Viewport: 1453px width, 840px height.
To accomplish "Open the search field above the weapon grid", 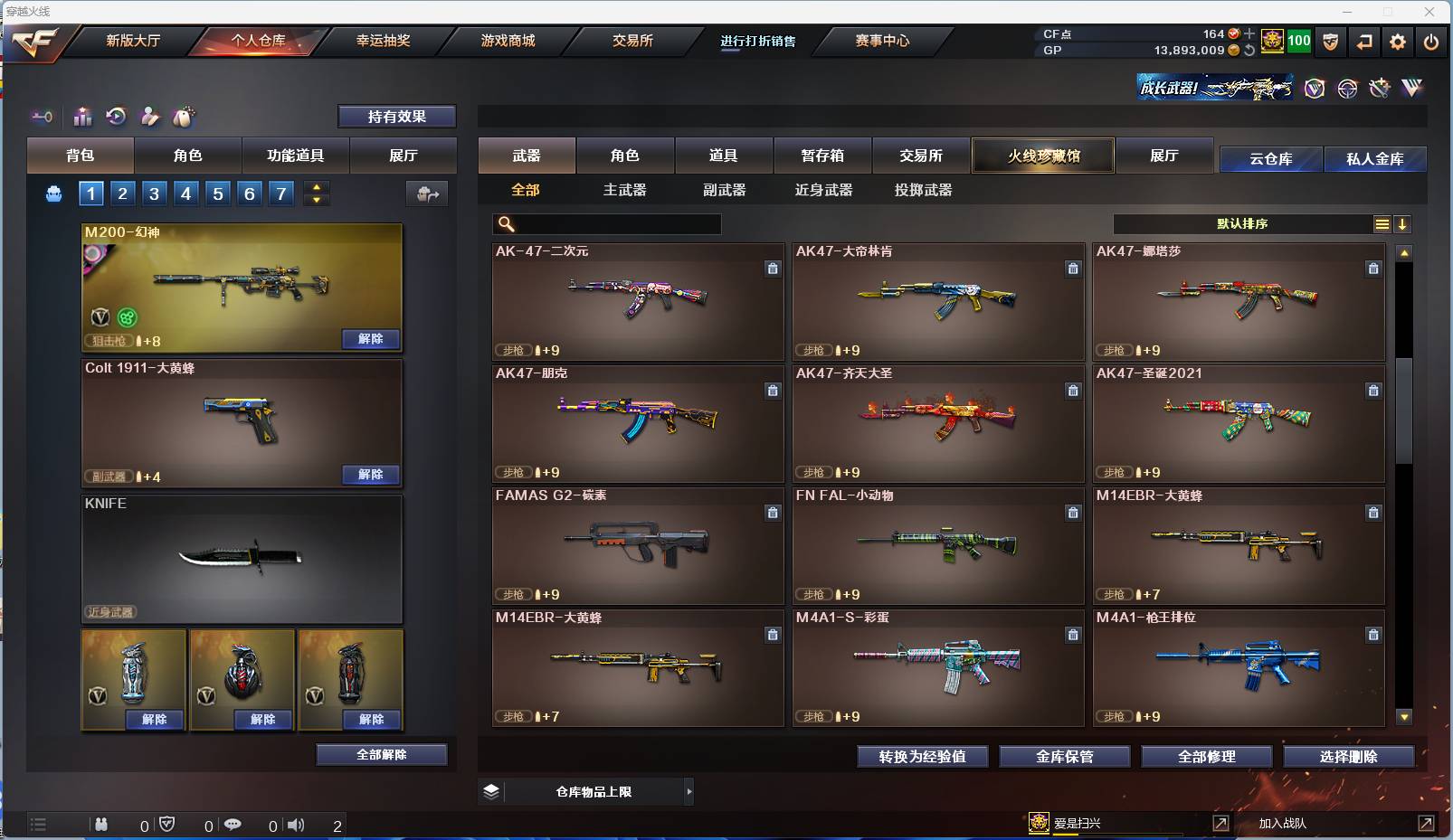I will tap(606, 223).
